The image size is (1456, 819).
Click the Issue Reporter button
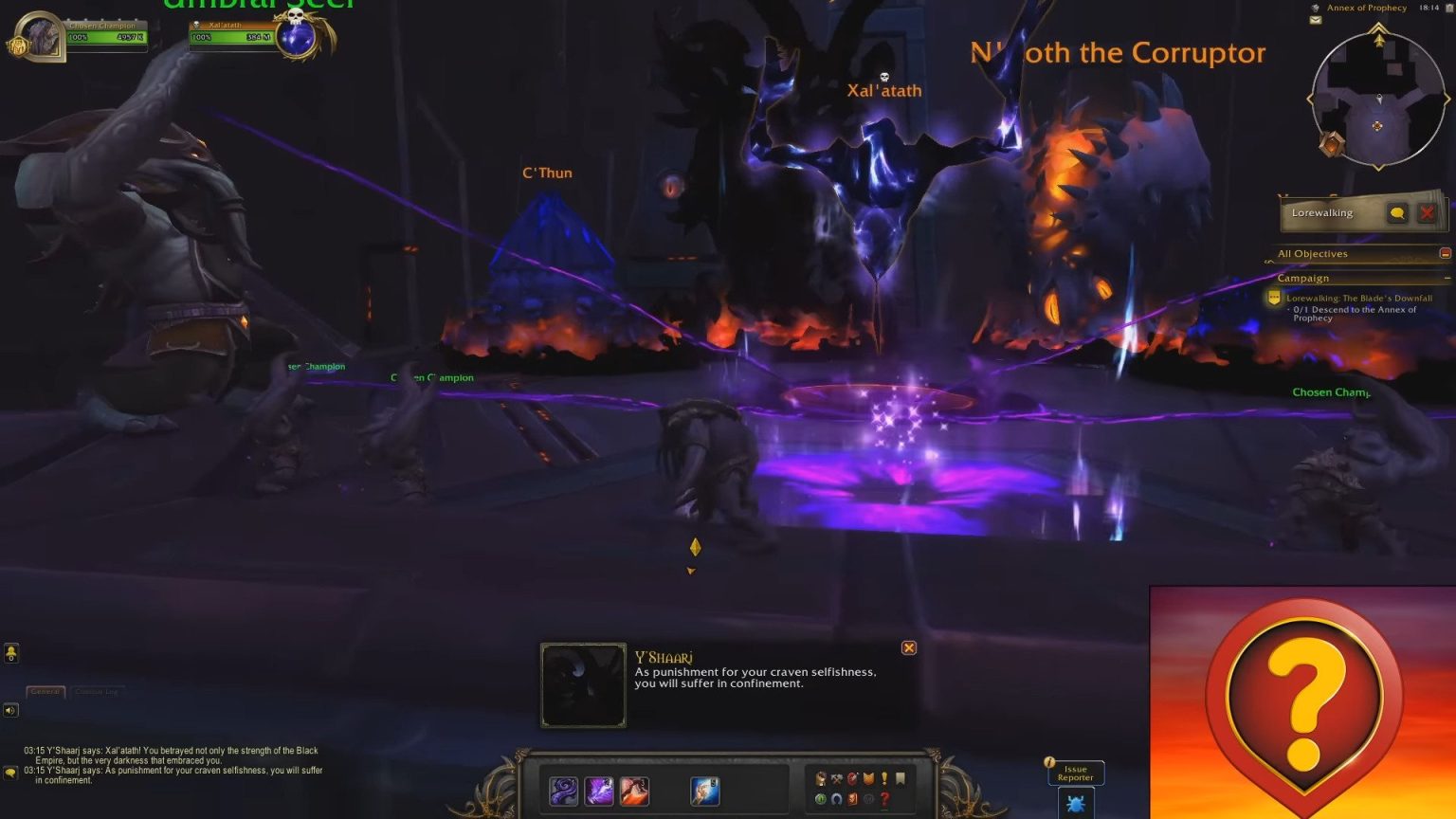pyautogui.click(x=1075, y=773)
